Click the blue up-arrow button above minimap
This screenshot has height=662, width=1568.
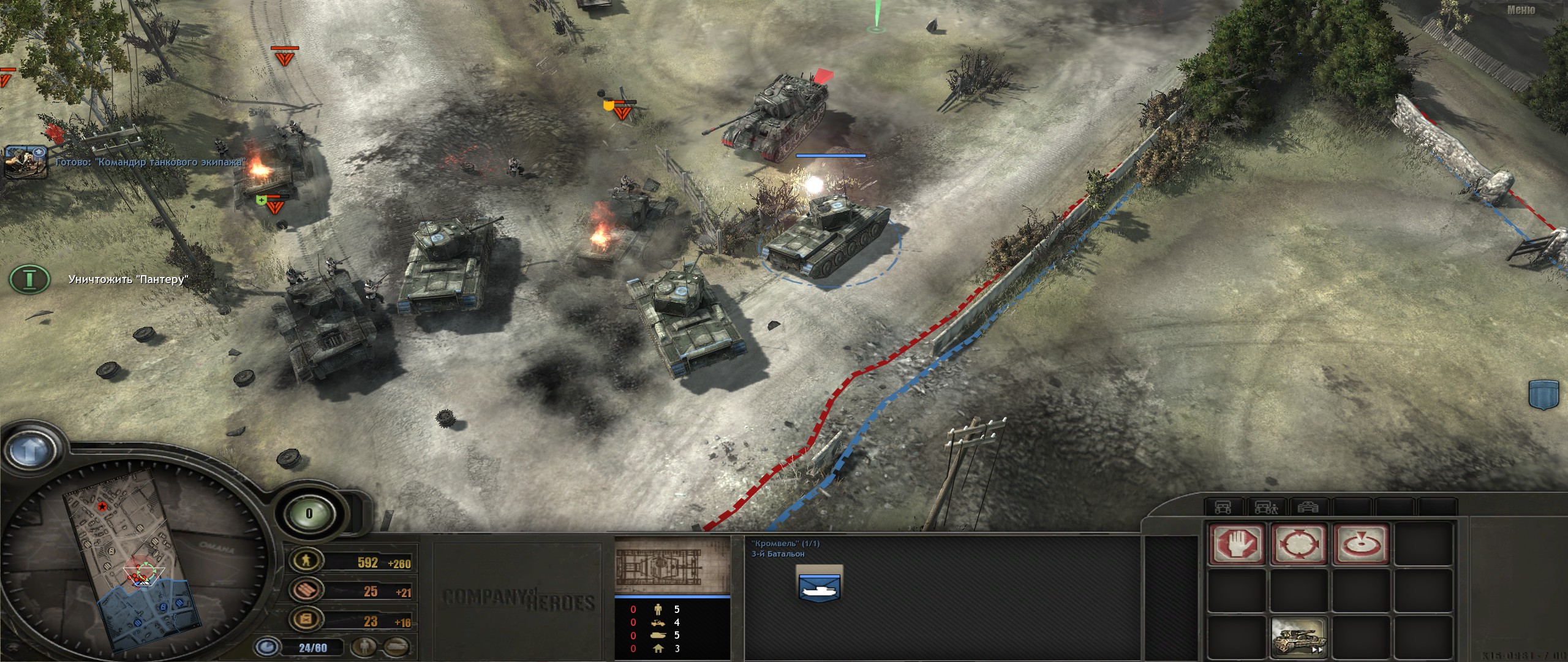point(28,451)
